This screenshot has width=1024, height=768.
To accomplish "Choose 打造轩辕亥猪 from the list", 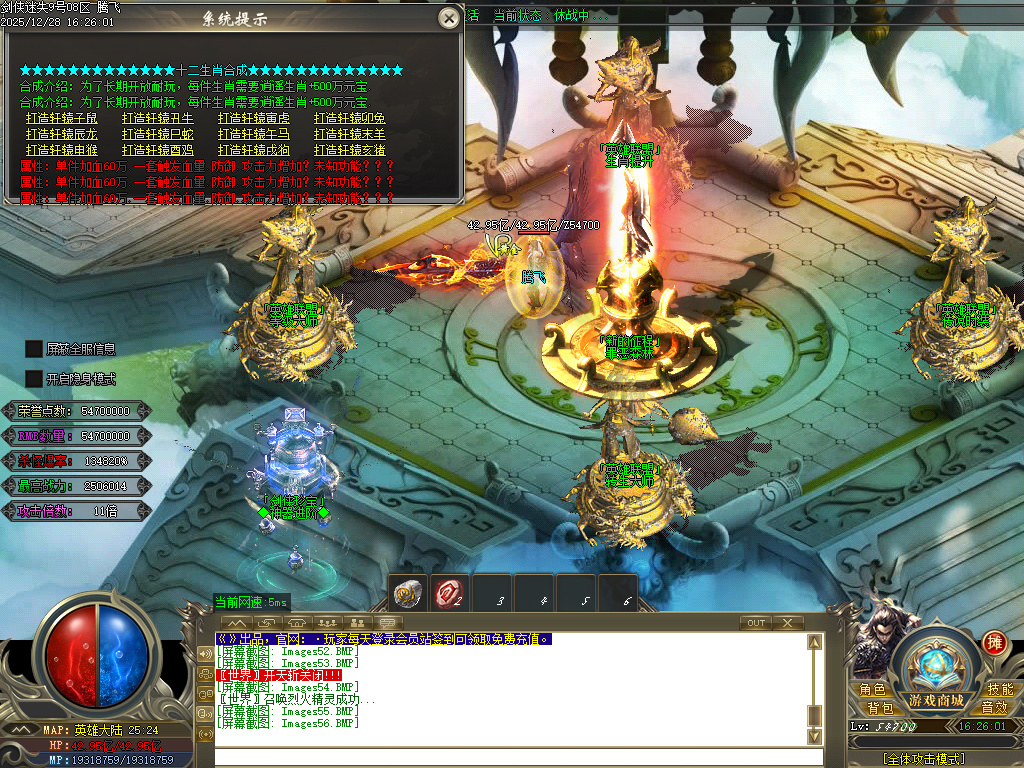I will pyautogui.click(x=350, y=150).
